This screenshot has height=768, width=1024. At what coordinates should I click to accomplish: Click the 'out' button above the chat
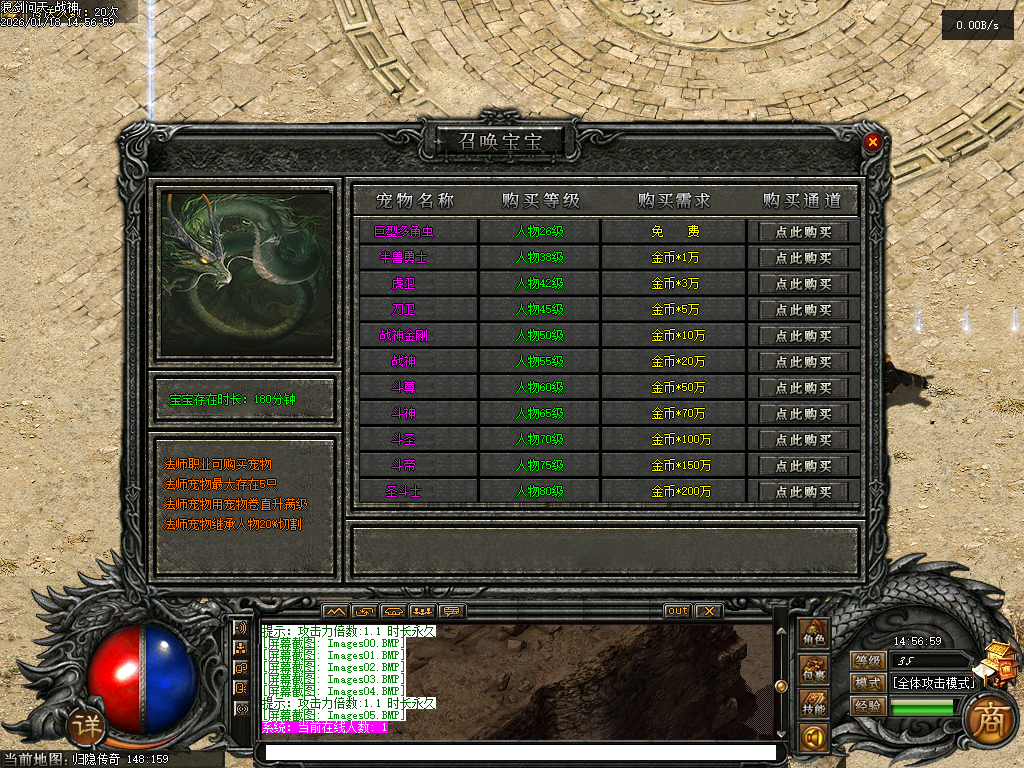click(677, 611)
